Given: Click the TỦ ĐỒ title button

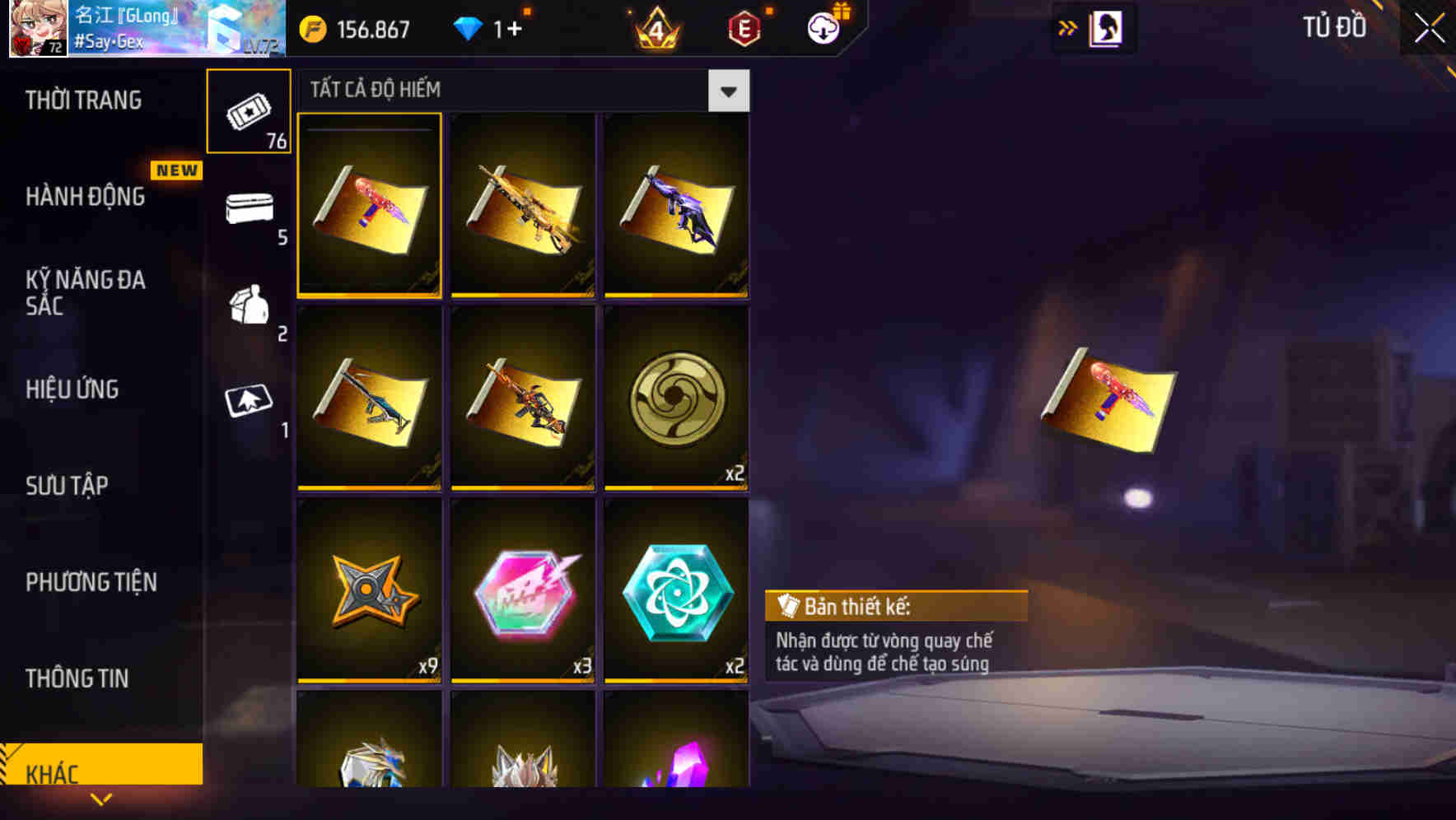Looking at the screenshot, I should pos(1332,27).
